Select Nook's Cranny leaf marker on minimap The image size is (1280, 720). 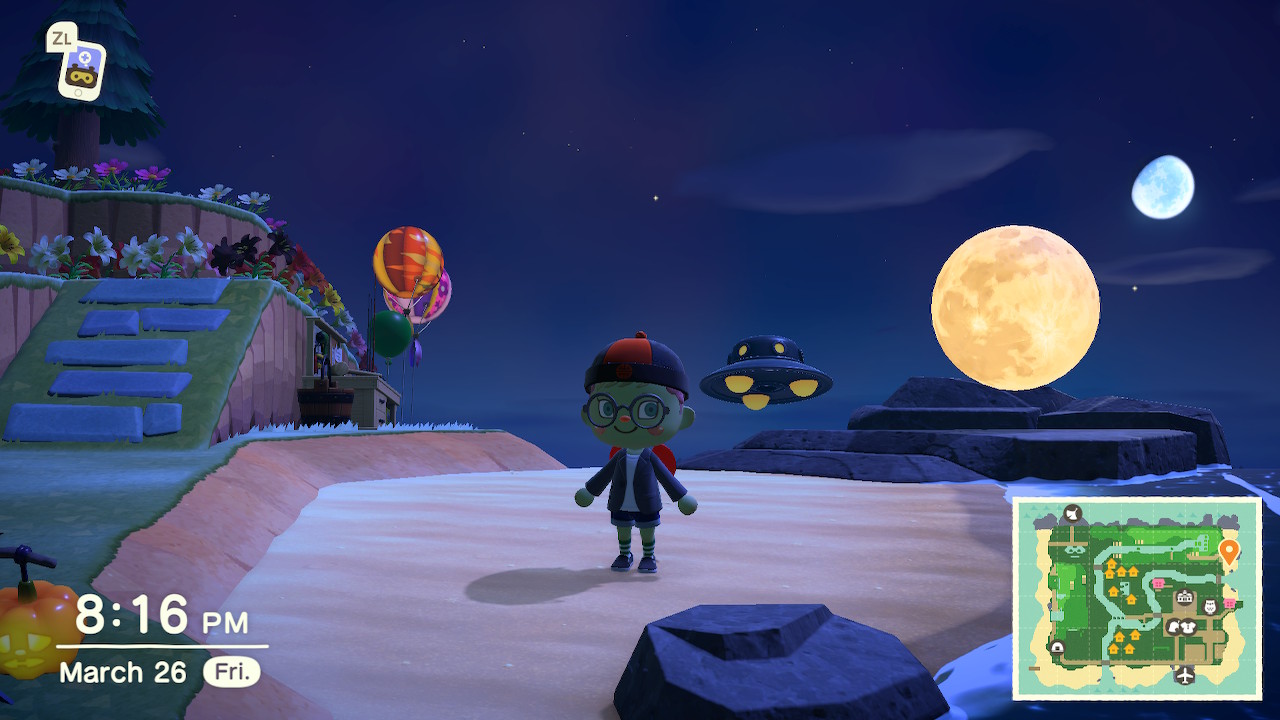click(x=1173, y=627)
